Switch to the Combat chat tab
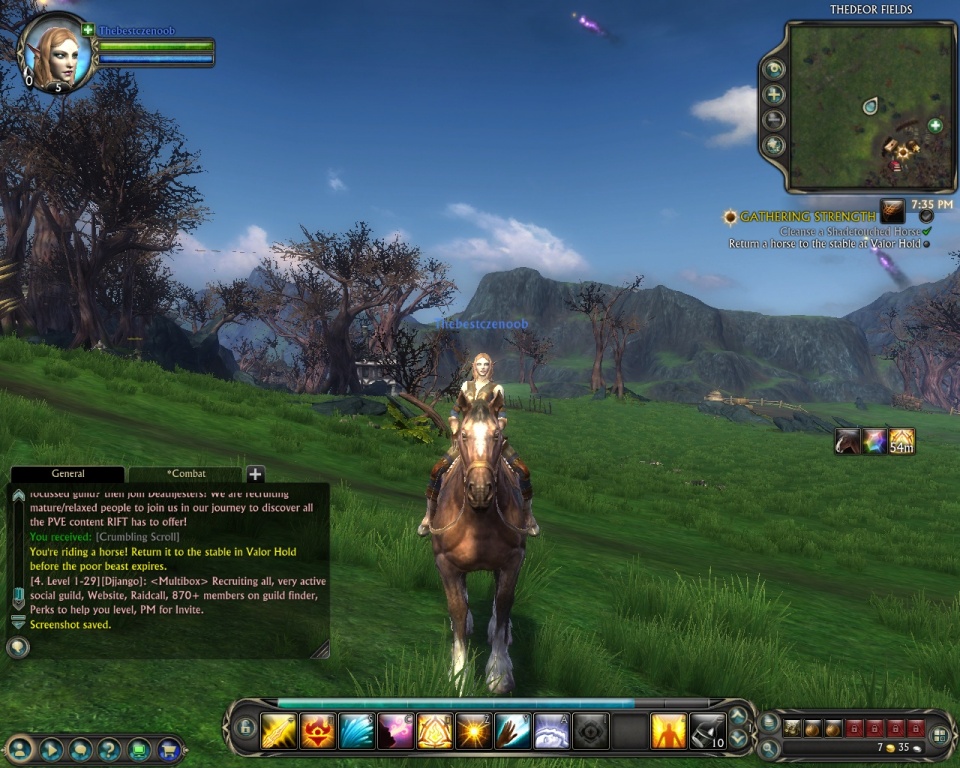Viewport: 960px width, 768px height. [x=185, y=473]
